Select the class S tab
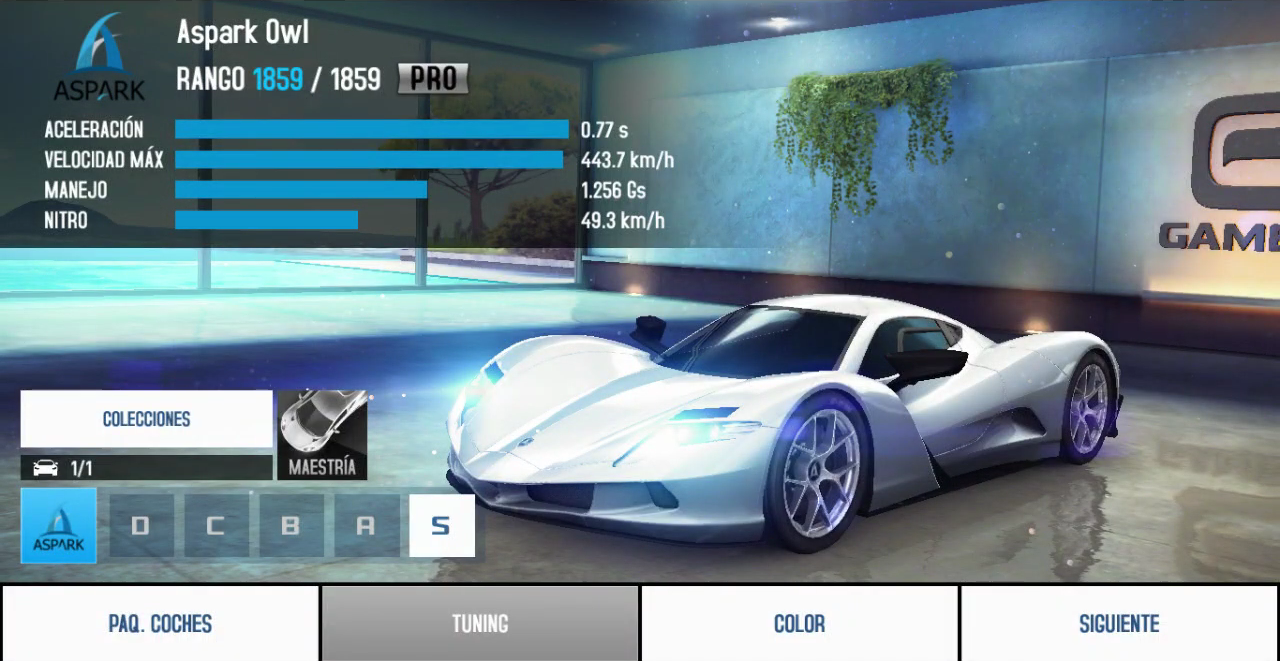 coord(441,526)
